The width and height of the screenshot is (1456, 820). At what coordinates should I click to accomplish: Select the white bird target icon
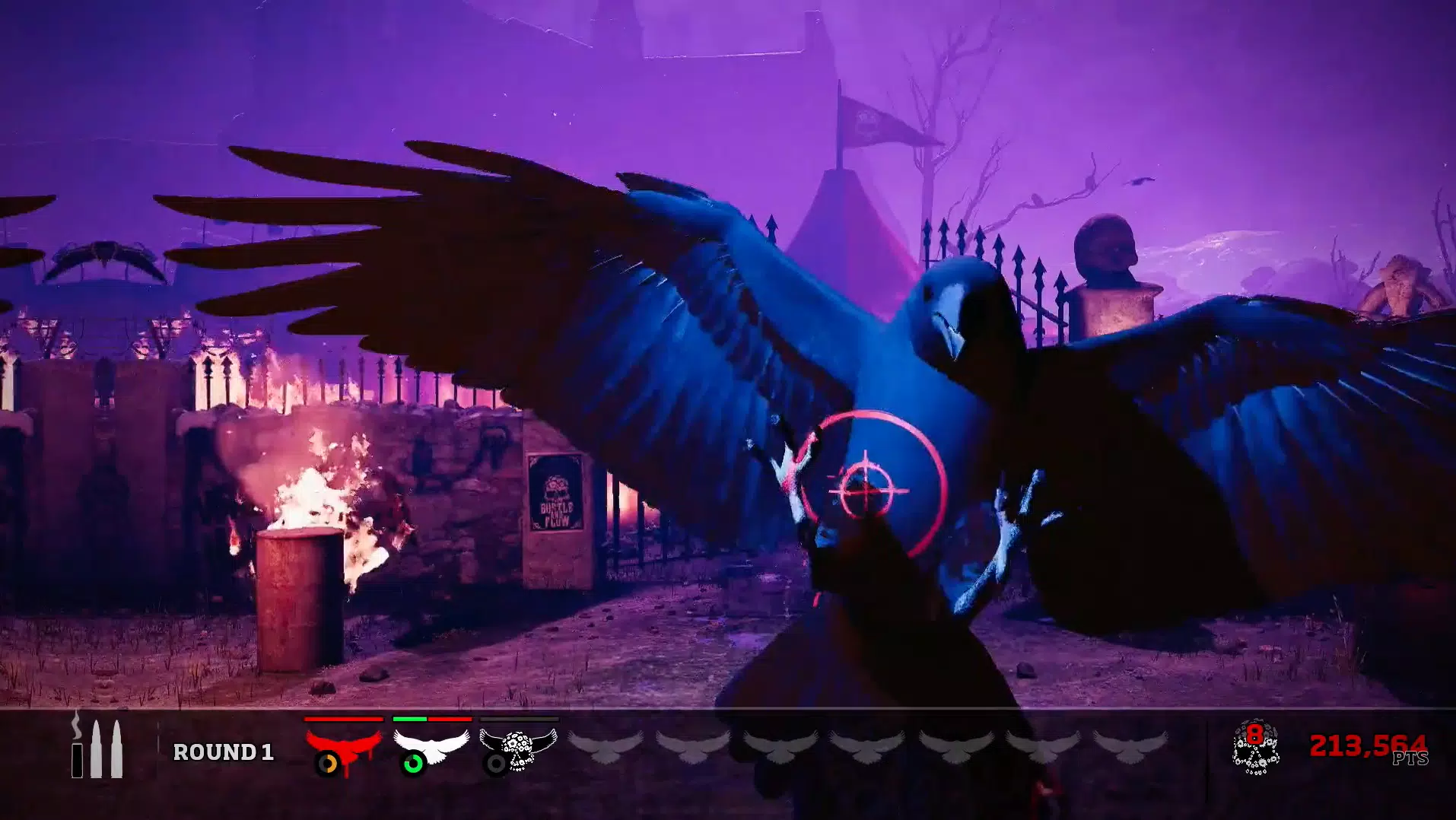coord(431,745)
